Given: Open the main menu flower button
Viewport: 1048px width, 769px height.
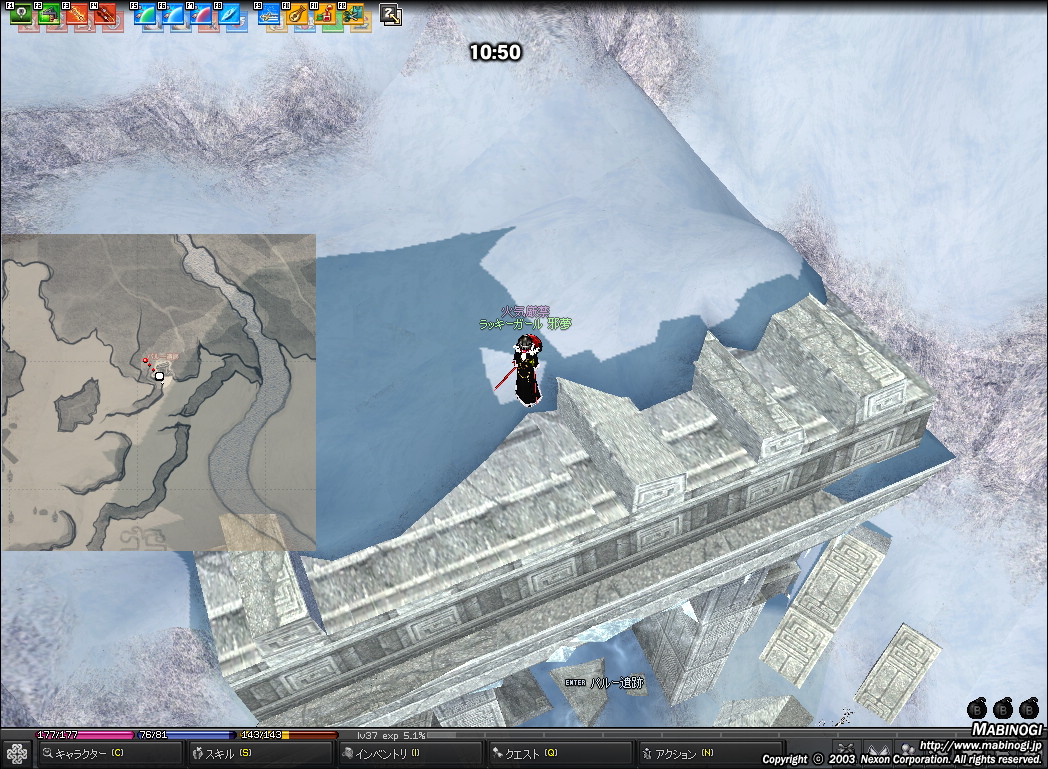Looking at the screenshot, I should (17, 753).
